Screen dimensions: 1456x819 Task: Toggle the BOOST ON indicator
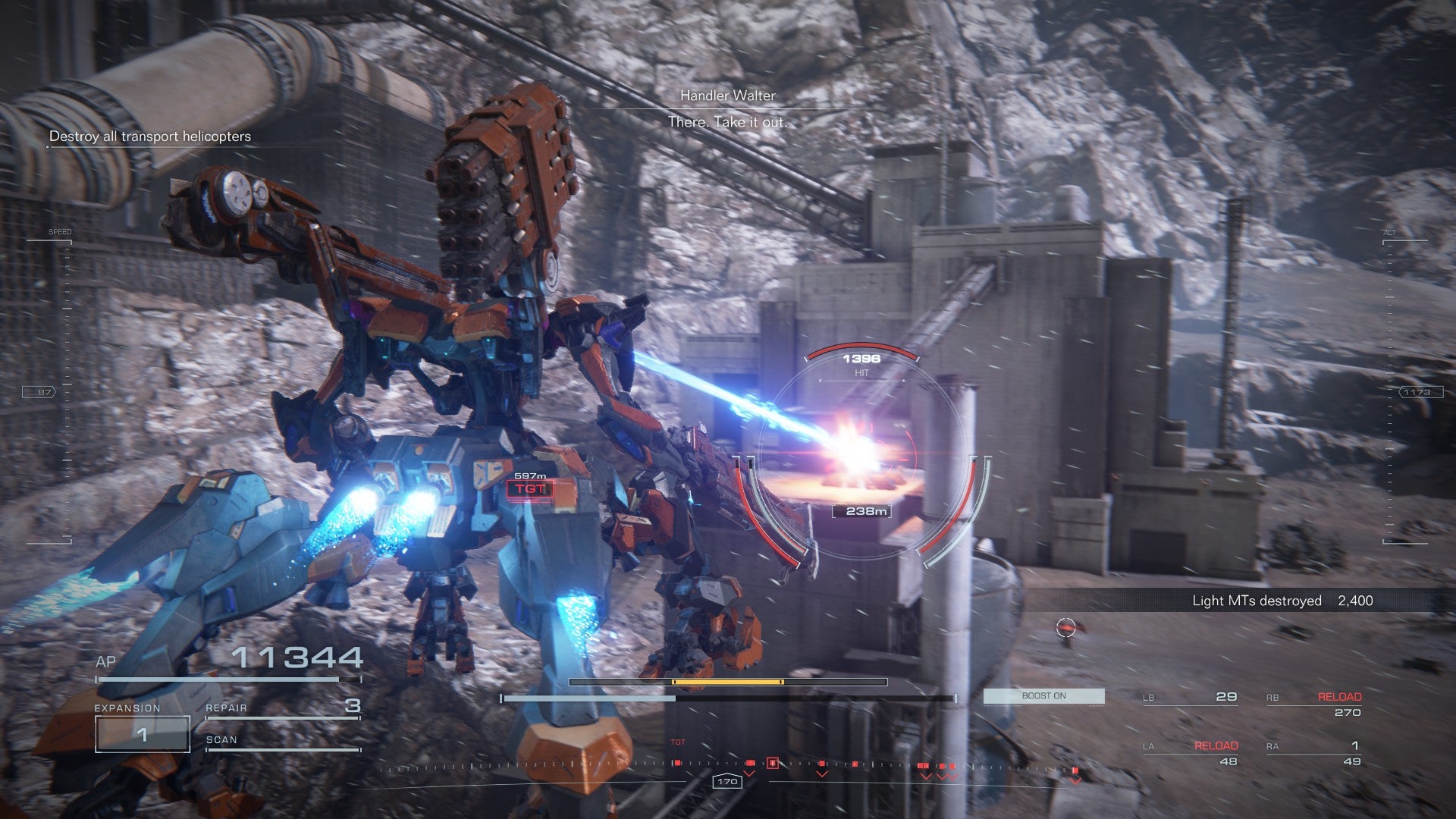pos(1043,696)
